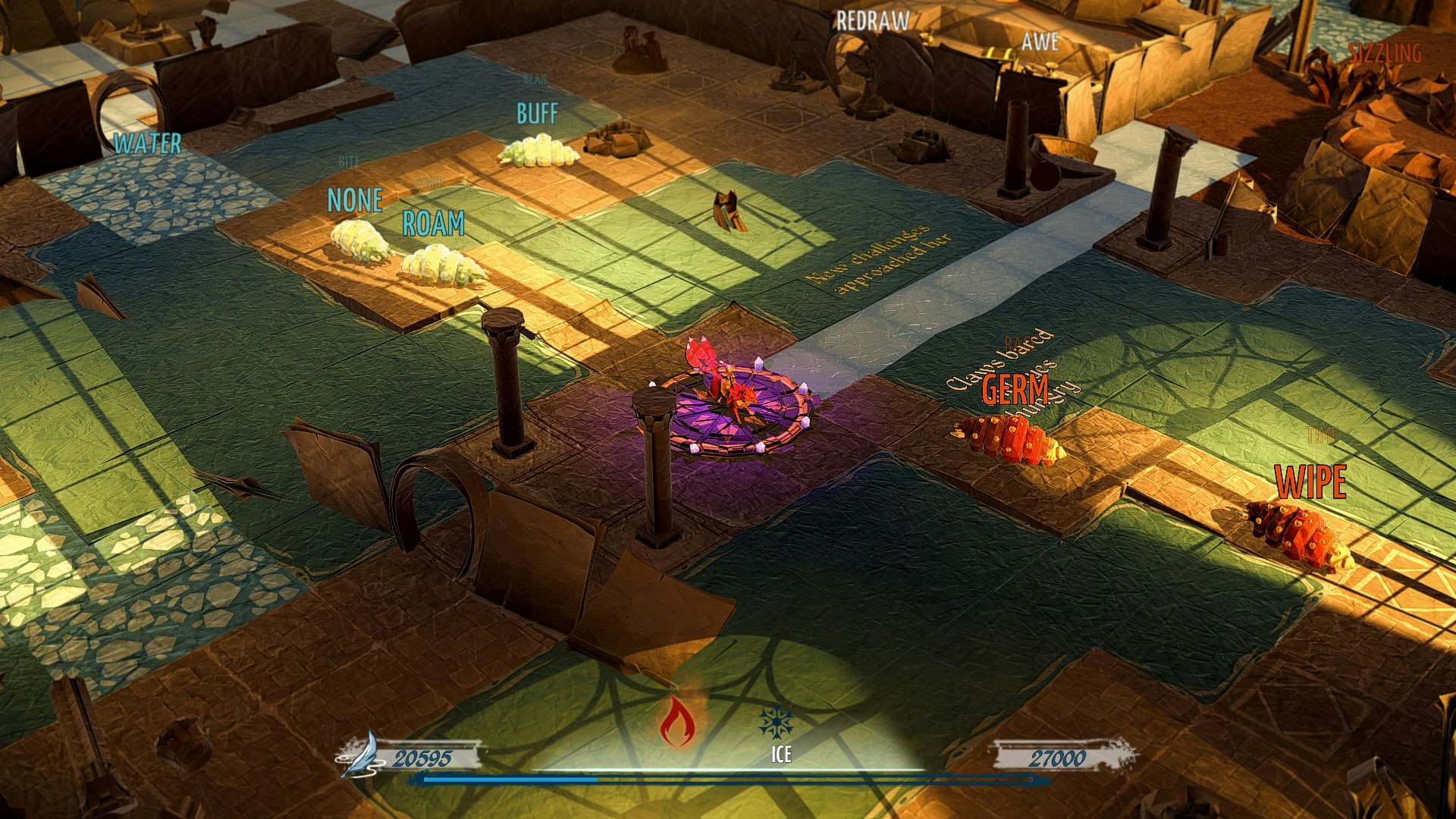Target the enemy labeled WIPE
This screenshot has height=819, width=1456.
click(1312, 479)
